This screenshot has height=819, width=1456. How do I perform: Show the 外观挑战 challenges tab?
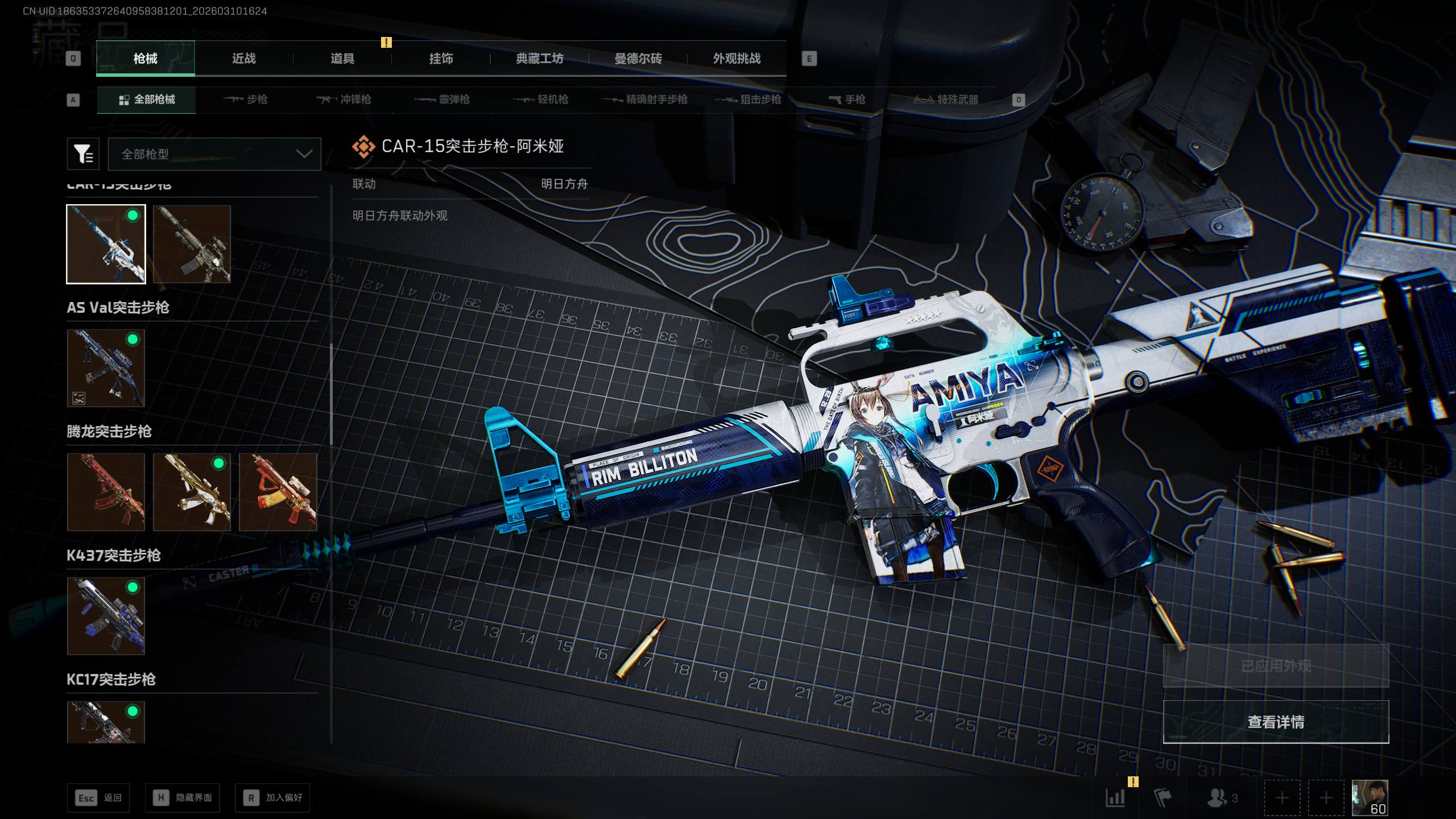pyautogui.click(x=737, y=59)
